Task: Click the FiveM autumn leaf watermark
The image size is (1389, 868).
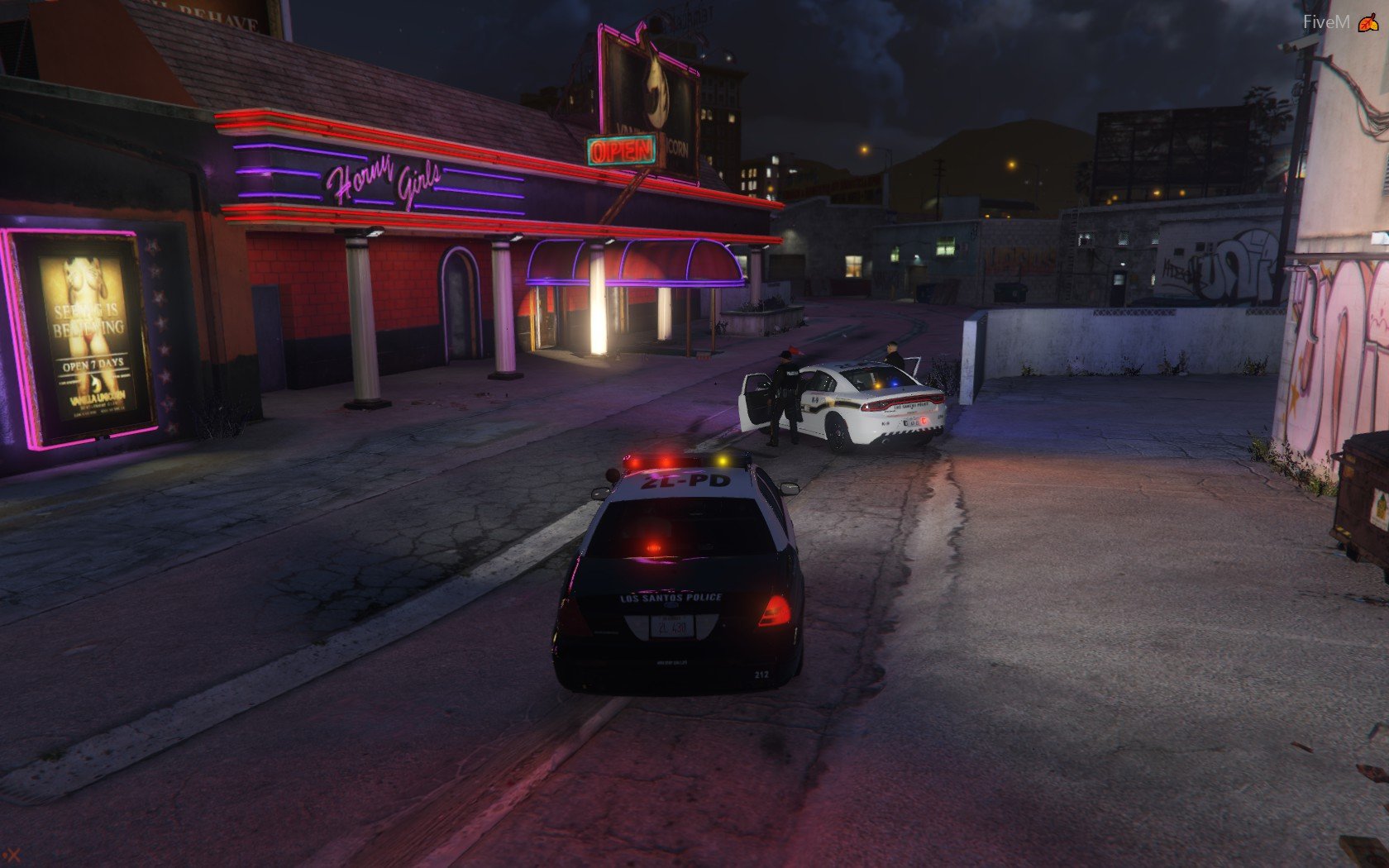Action: [x=1367, y=23]
